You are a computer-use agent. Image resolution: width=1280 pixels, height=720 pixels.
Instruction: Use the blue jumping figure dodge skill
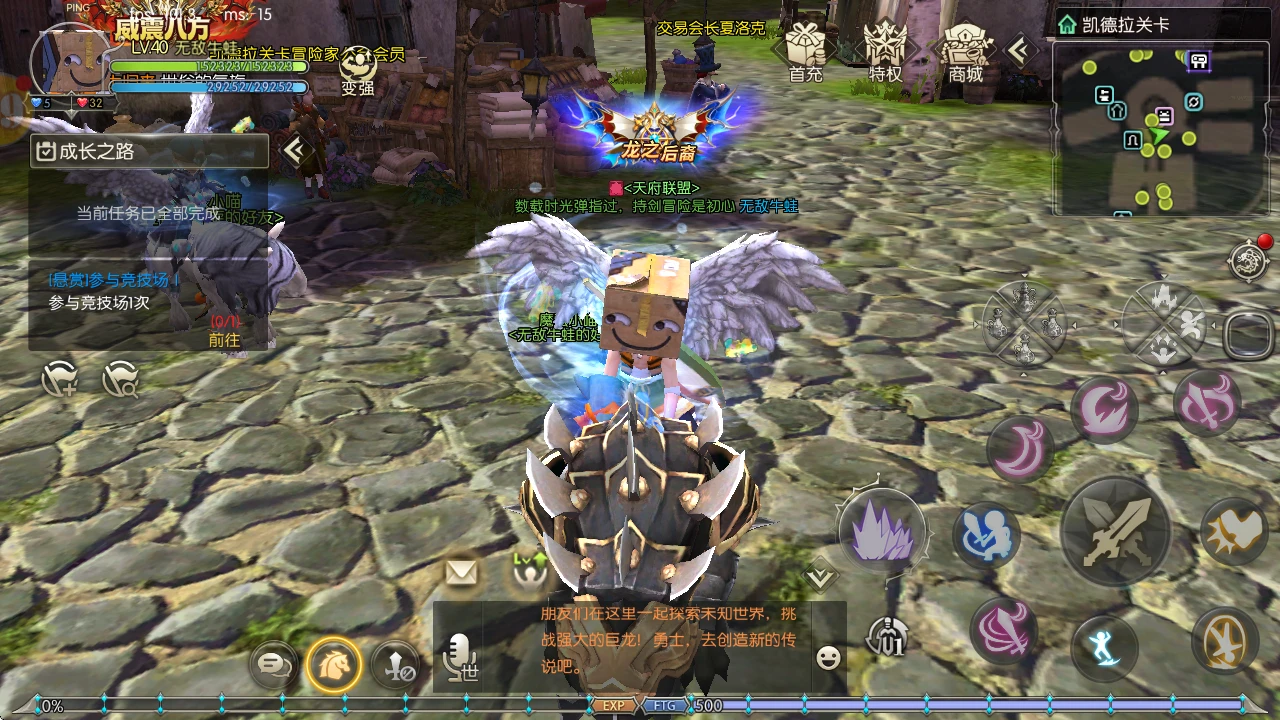tap(1105, 647)
